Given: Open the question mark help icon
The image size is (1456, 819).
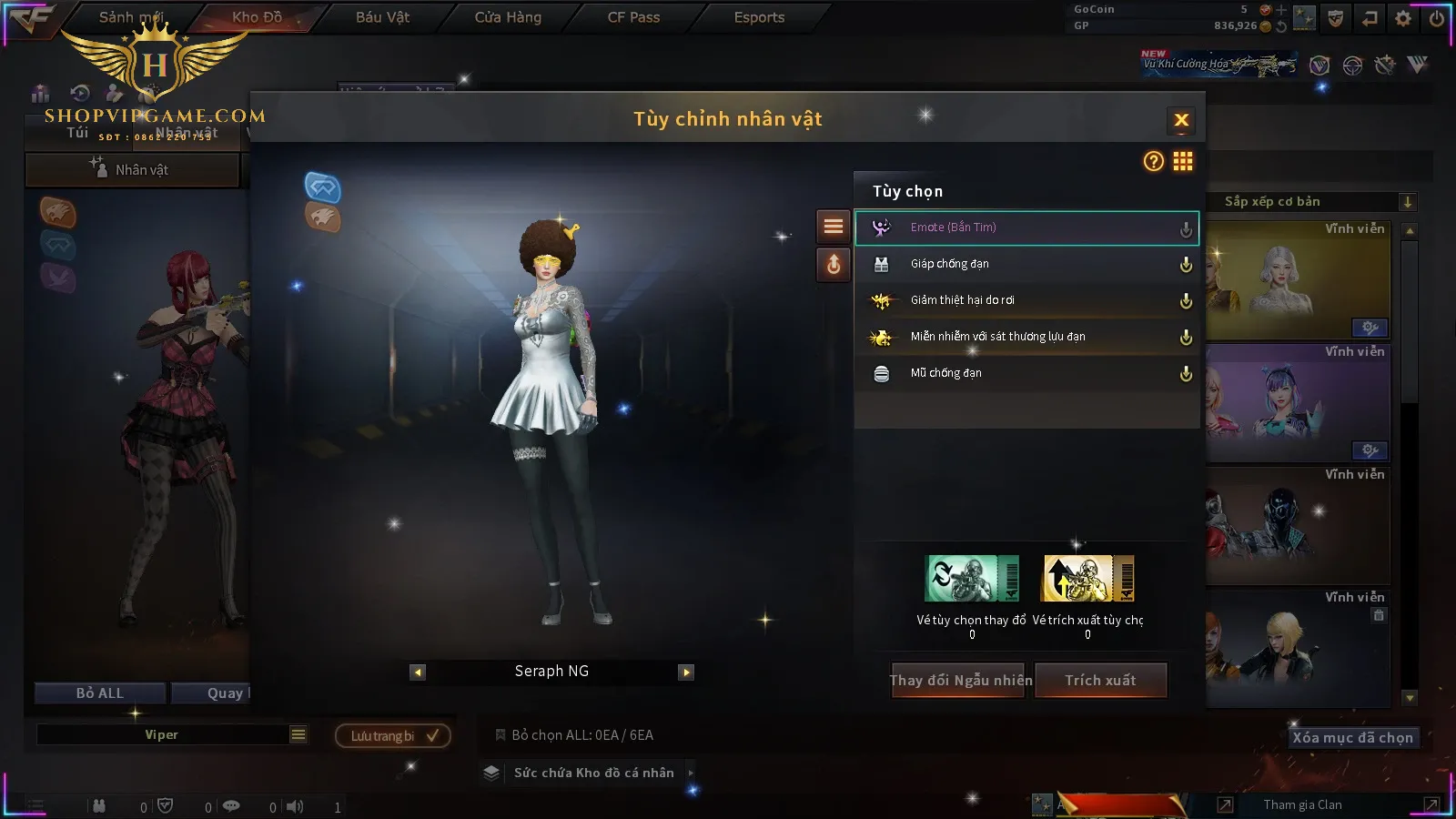Looking at the screenshot, I should 1153,162.
